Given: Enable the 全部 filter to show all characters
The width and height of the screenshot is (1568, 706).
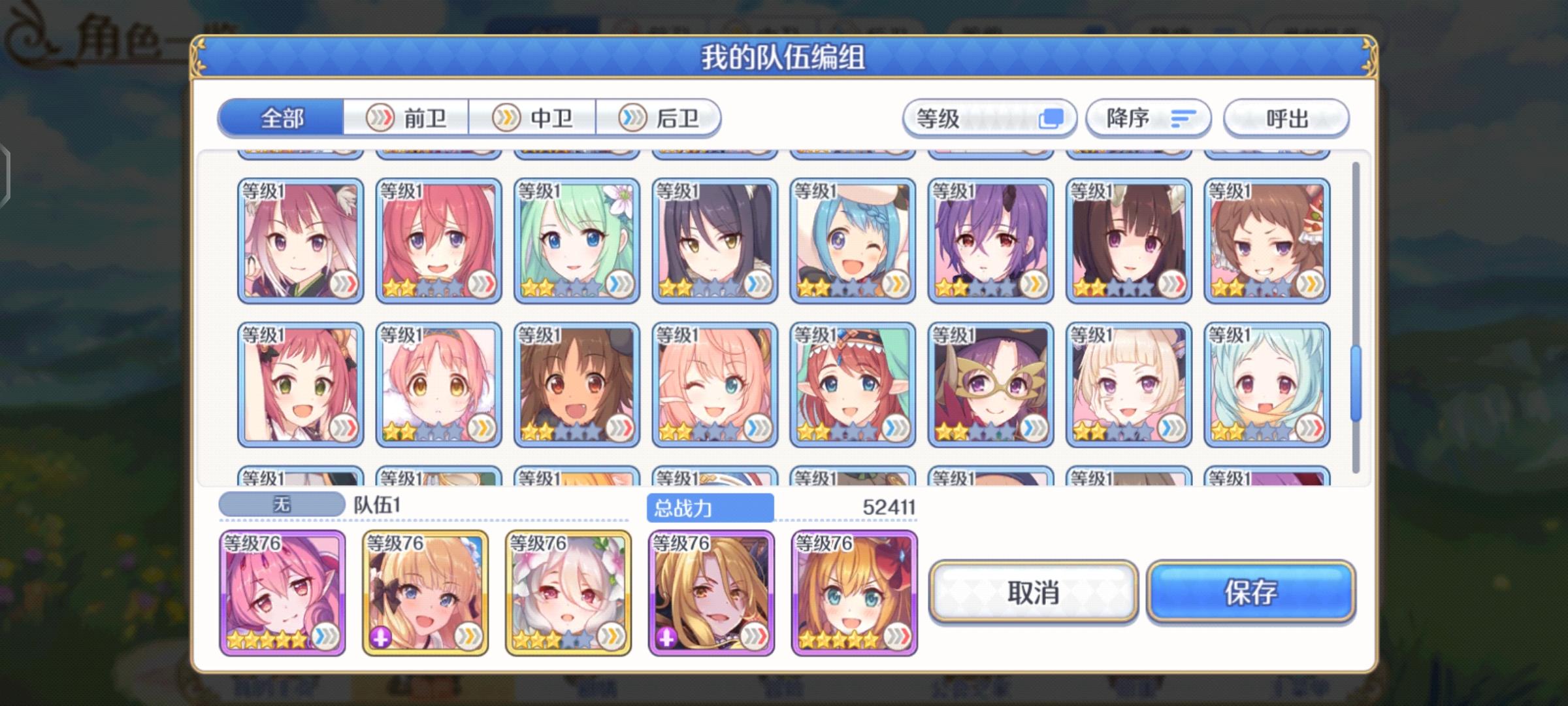Looking at the screenshot, I should click(x=281, y=118).
